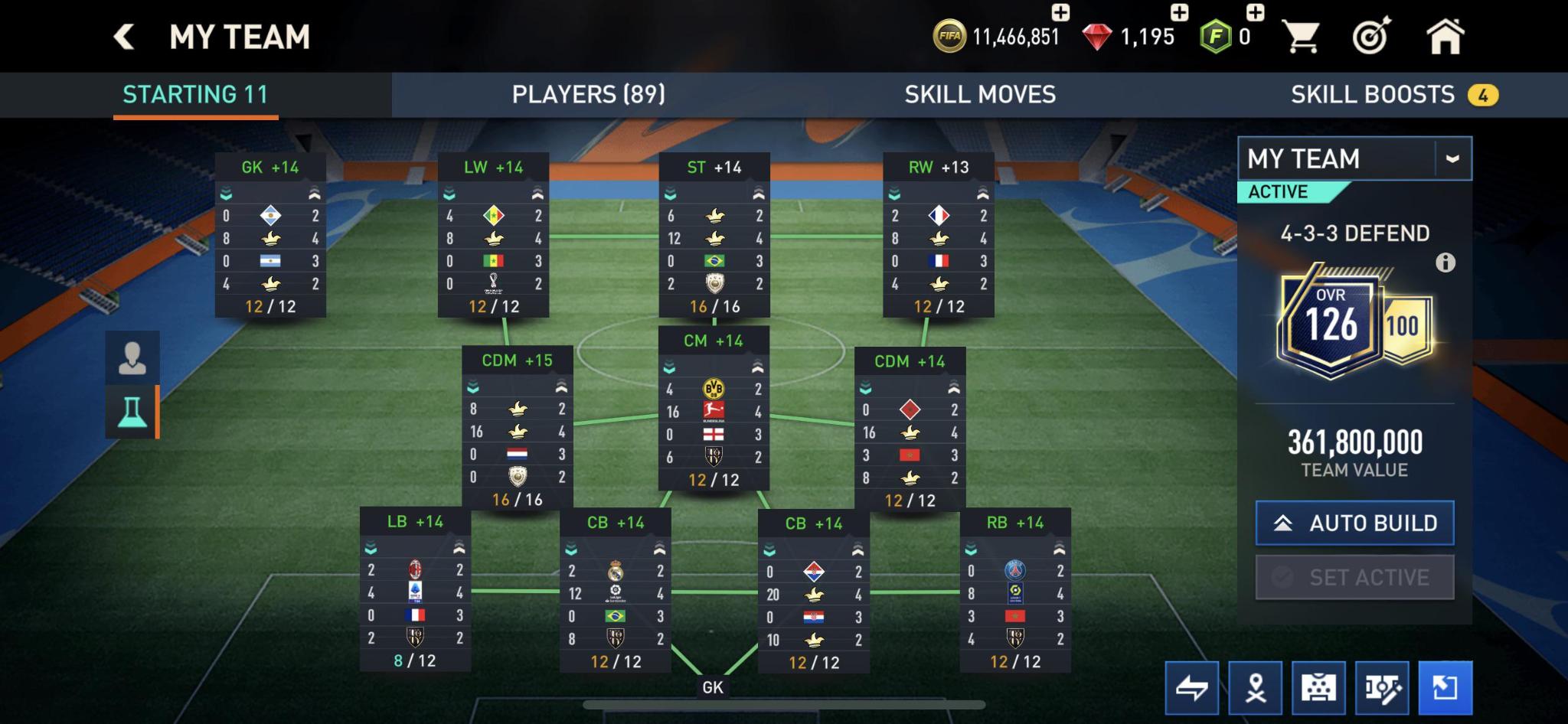Switch to the Players (89) tab
This screenshot has height=724, width=1568.
tap(588, 95)
